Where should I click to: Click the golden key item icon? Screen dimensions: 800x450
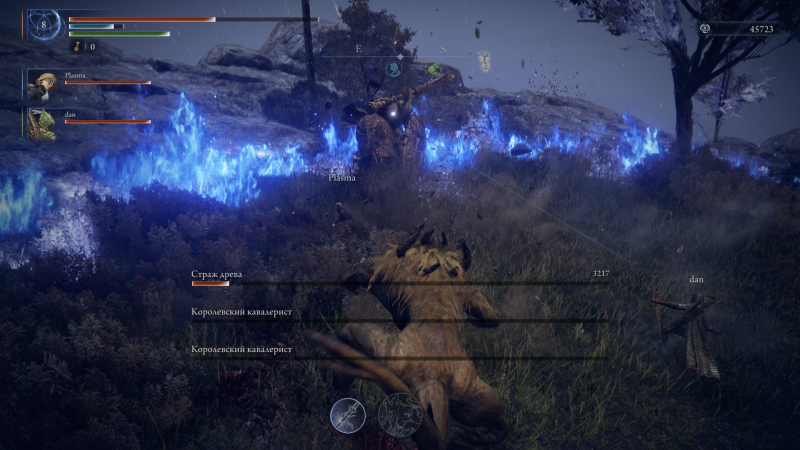[x=76, y=46]
